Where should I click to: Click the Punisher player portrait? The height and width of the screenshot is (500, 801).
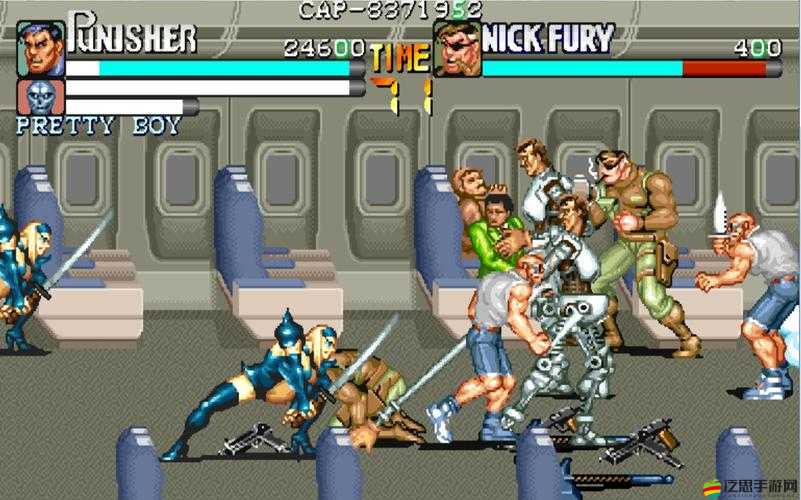click(41, 50)
